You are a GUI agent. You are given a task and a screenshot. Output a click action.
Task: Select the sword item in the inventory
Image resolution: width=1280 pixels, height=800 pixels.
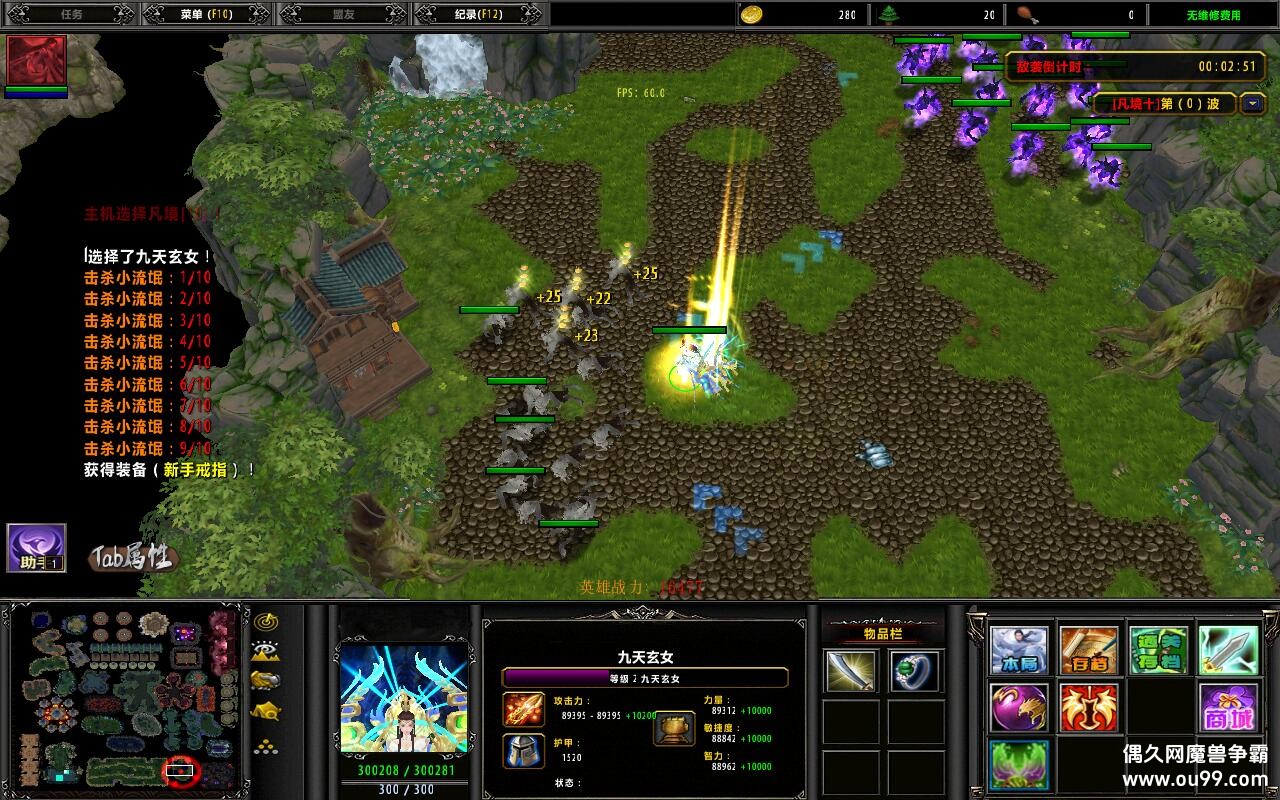click(851, 671)
